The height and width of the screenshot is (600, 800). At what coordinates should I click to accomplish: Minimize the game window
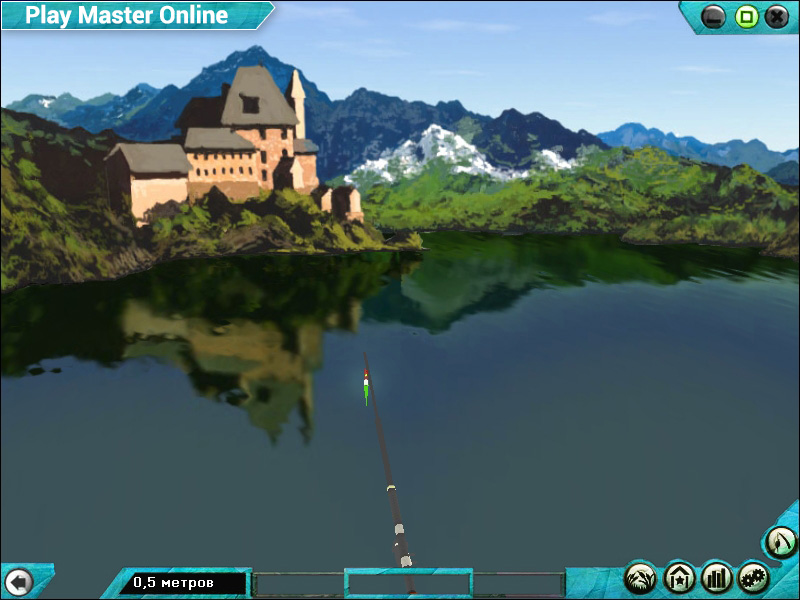click(x=714, y=16)
